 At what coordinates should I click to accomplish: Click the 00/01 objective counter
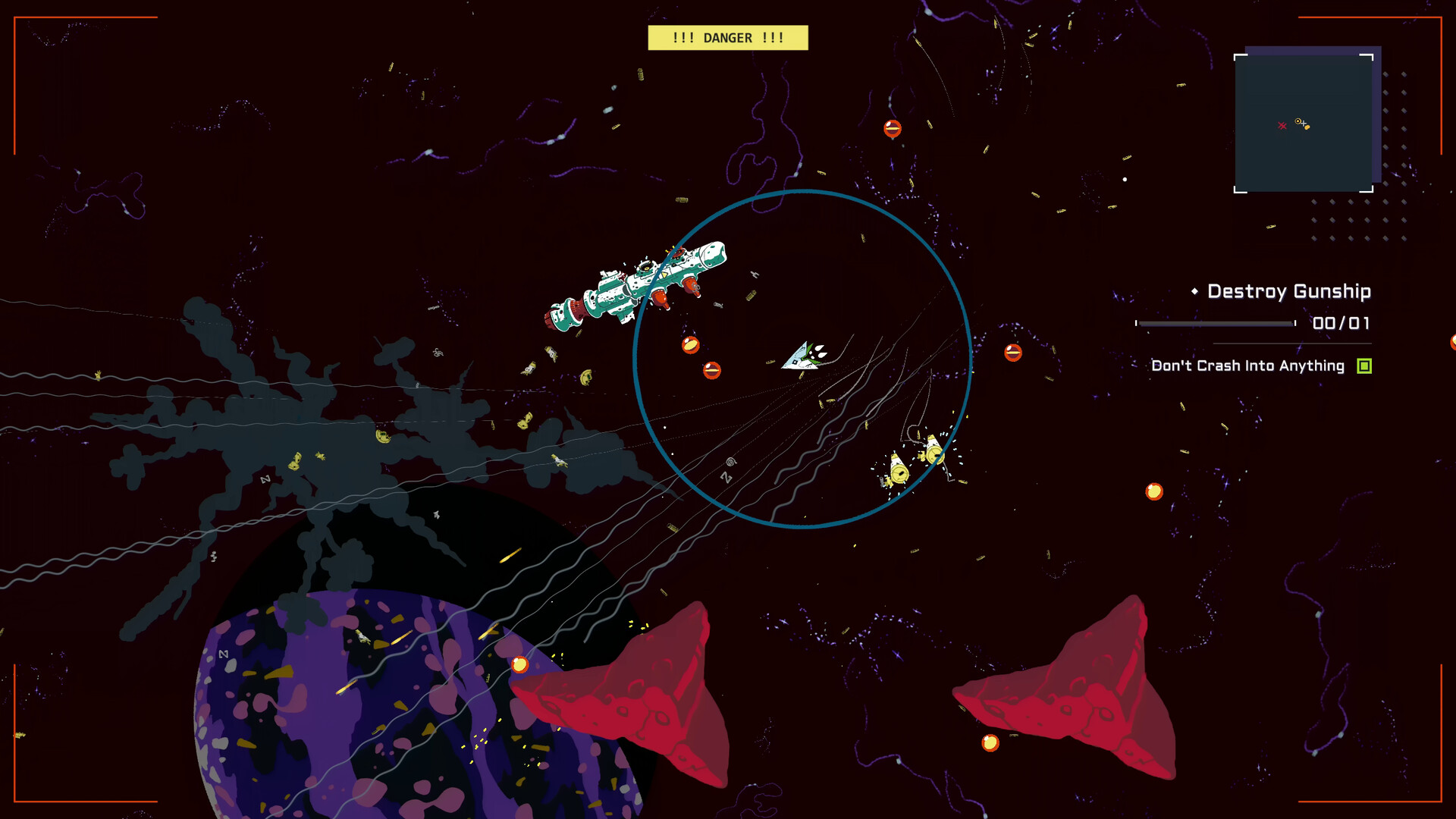point(1341,323)
